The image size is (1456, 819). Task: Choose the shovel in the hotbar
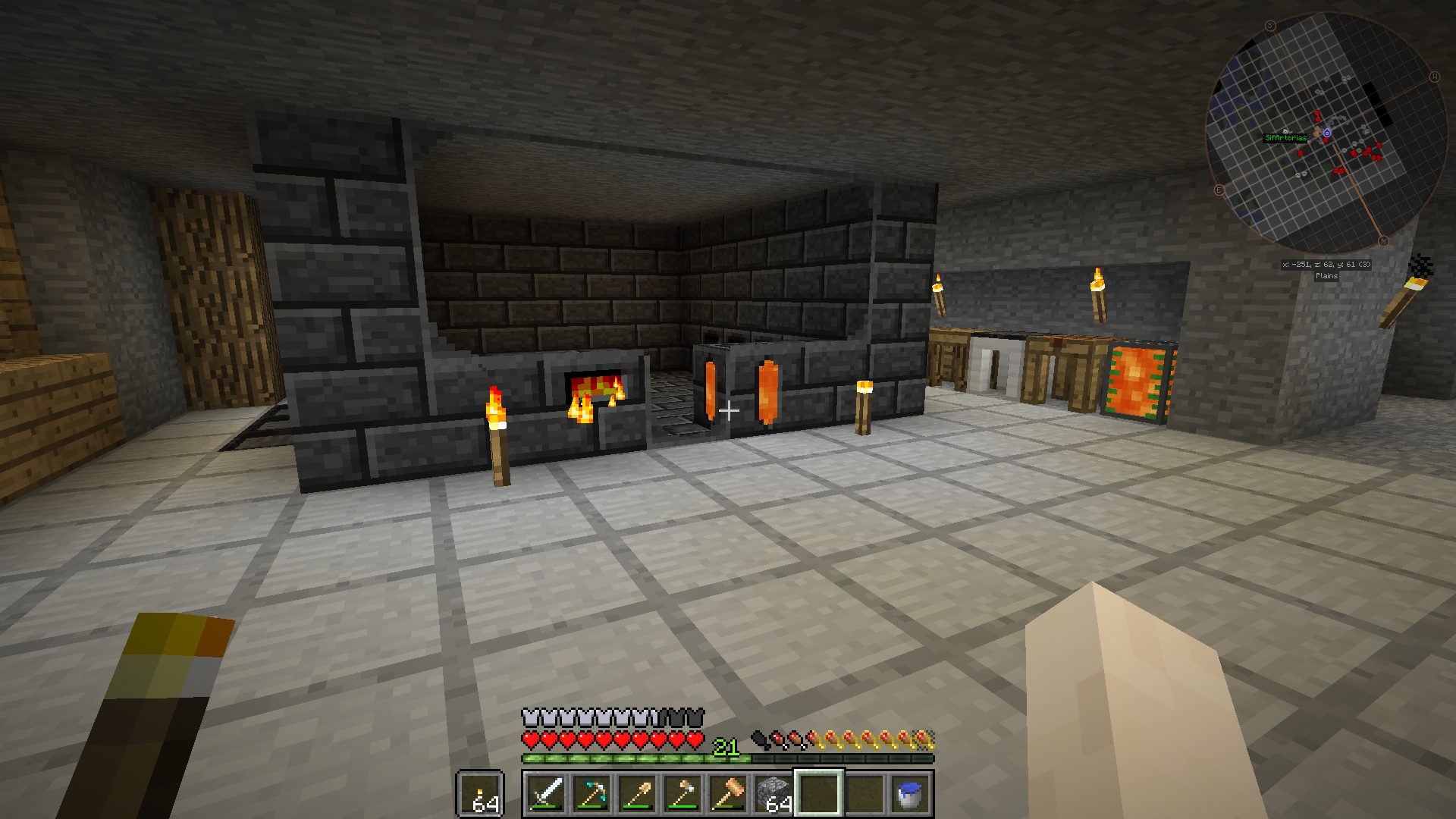[637, 793]
